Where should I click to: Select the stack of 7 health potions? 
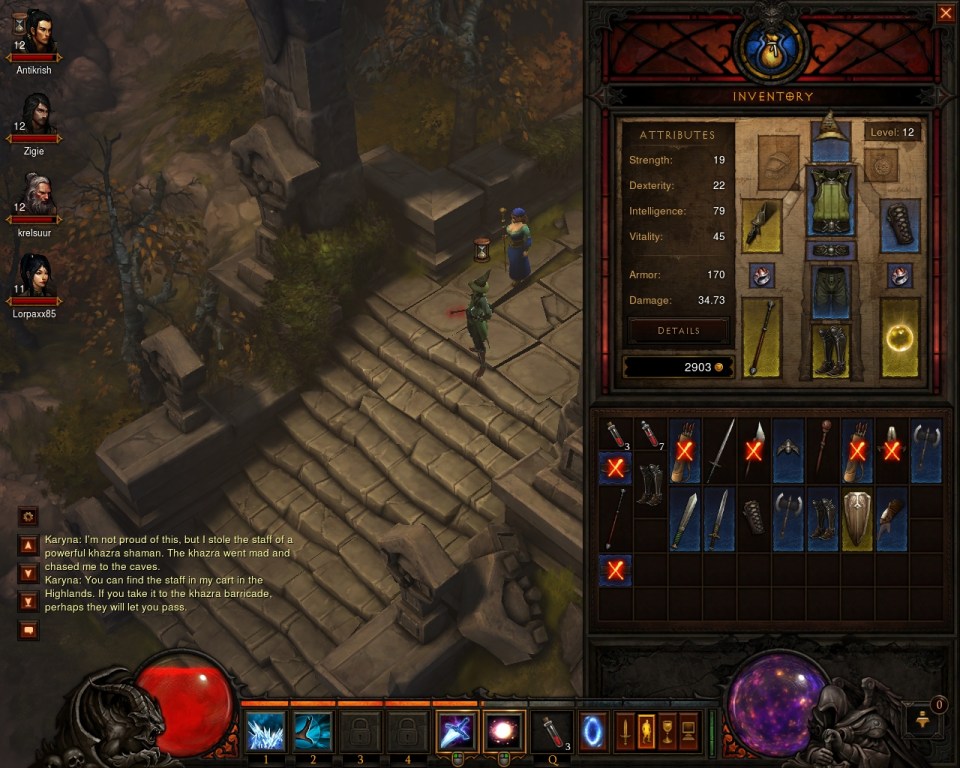[650, 434]
